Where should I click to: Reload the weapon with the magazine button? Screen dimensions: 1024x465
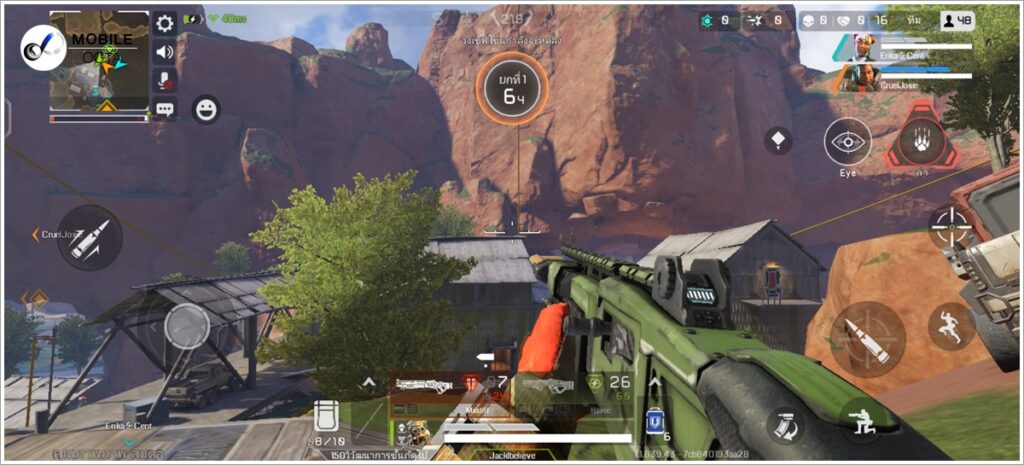coord(785,426)
